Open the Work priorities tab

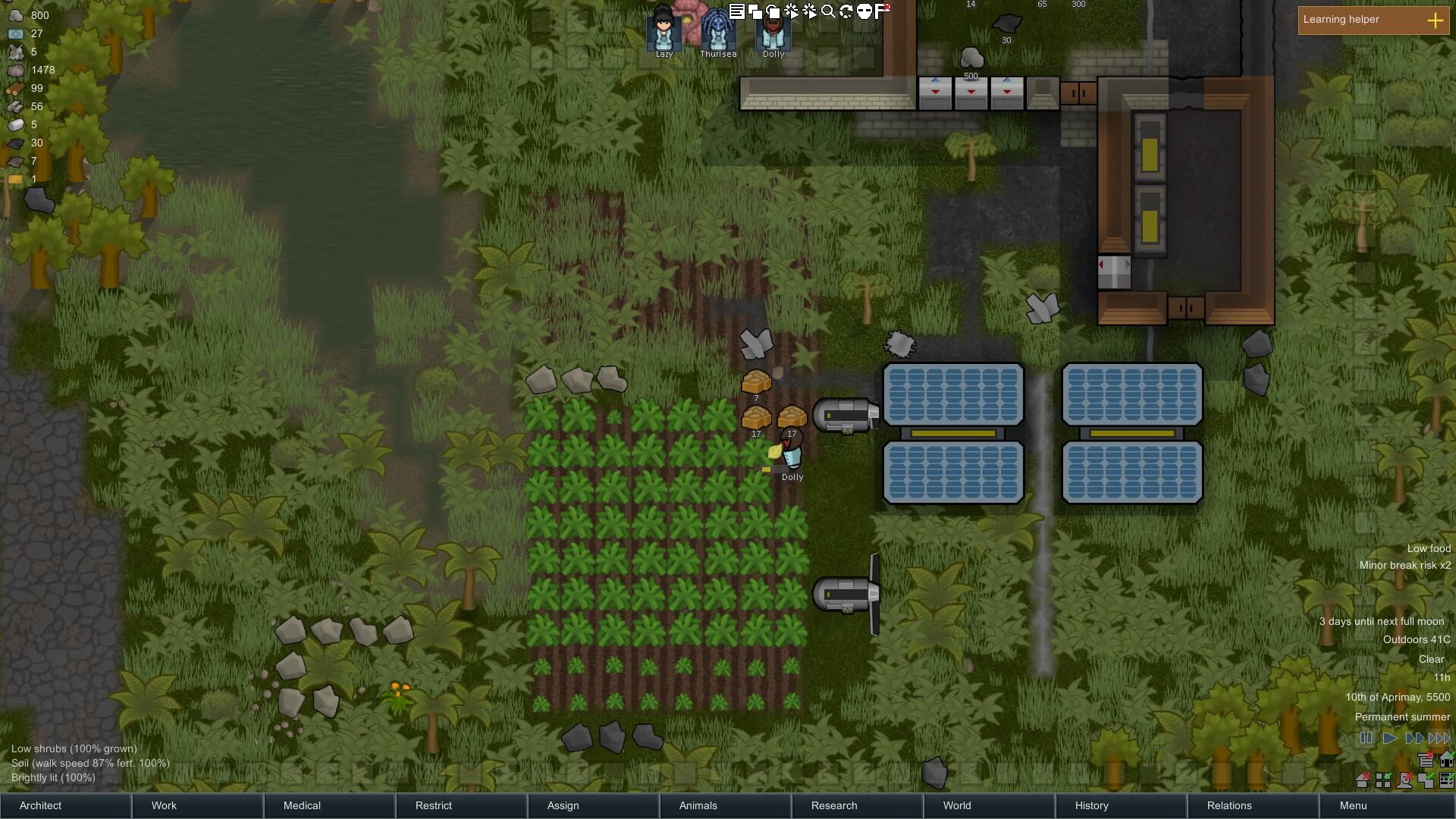tap(197, 805)
